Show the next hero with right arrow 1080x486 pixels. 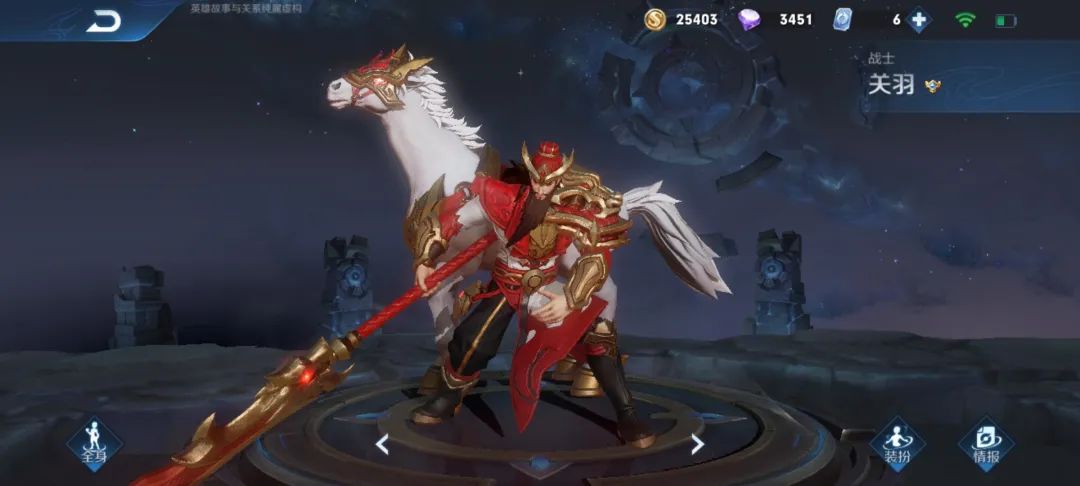click(x=697, y=444)
